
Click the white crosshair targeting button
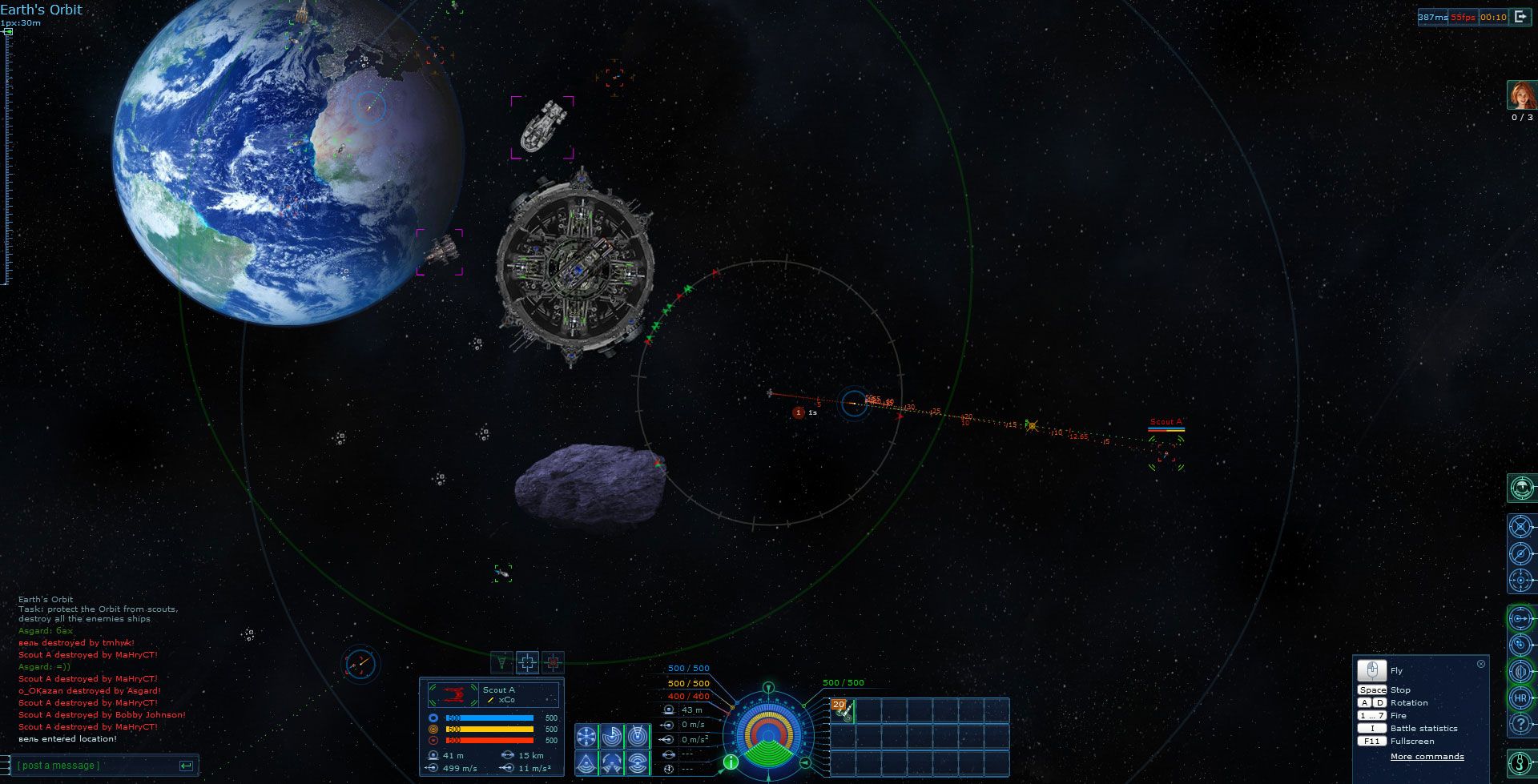pos(527,662)
